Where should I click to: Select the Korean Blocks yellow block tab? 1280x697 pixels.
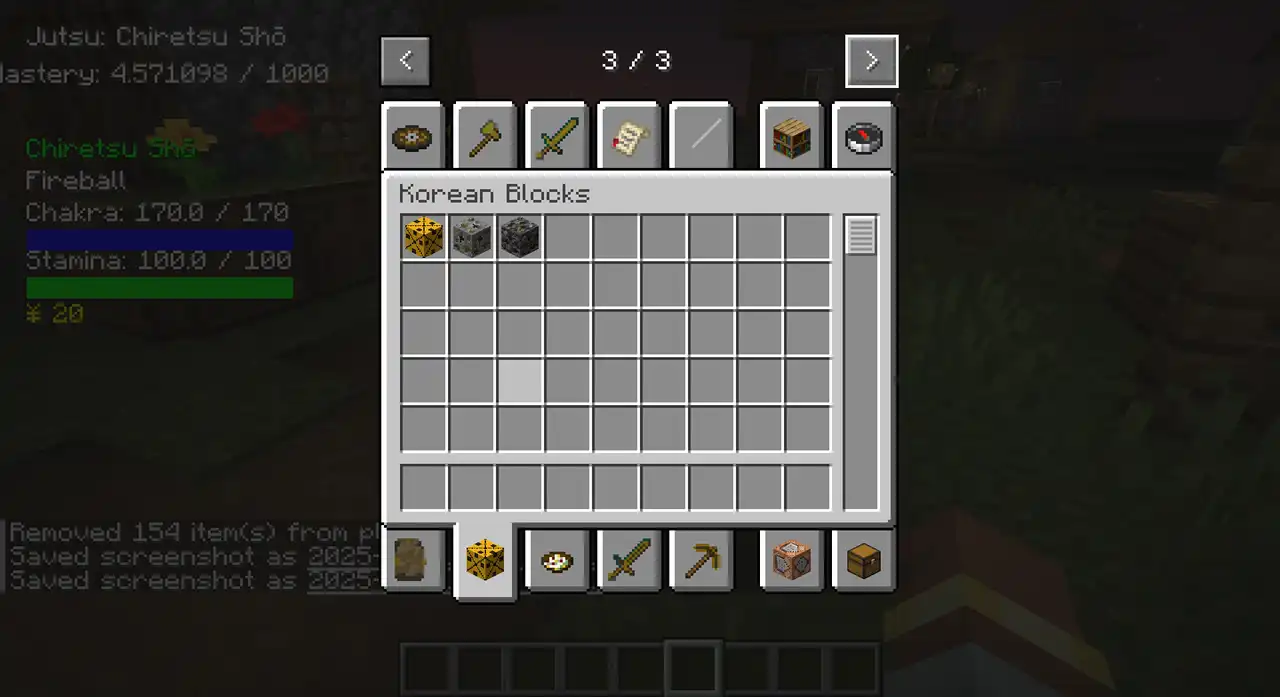click(x=485, y=560)
